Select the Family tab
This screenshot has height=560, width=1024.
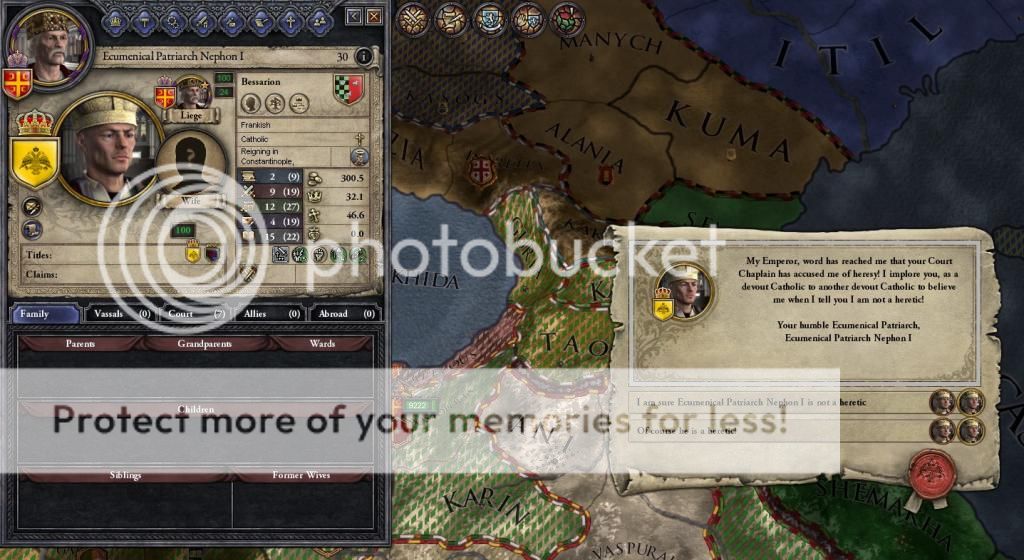[45, 314]
